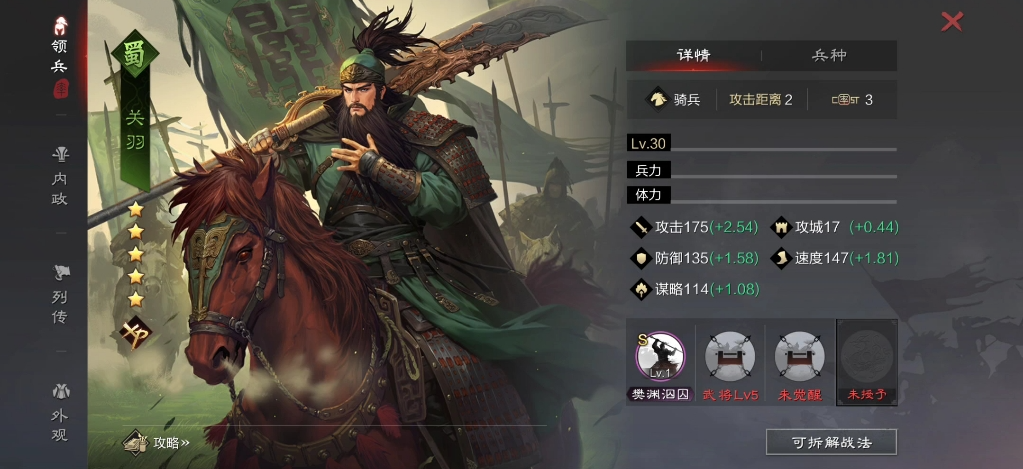
Task: Select the S-rank 樊渊沉囚 tactic slot
Action: (660, 361)
